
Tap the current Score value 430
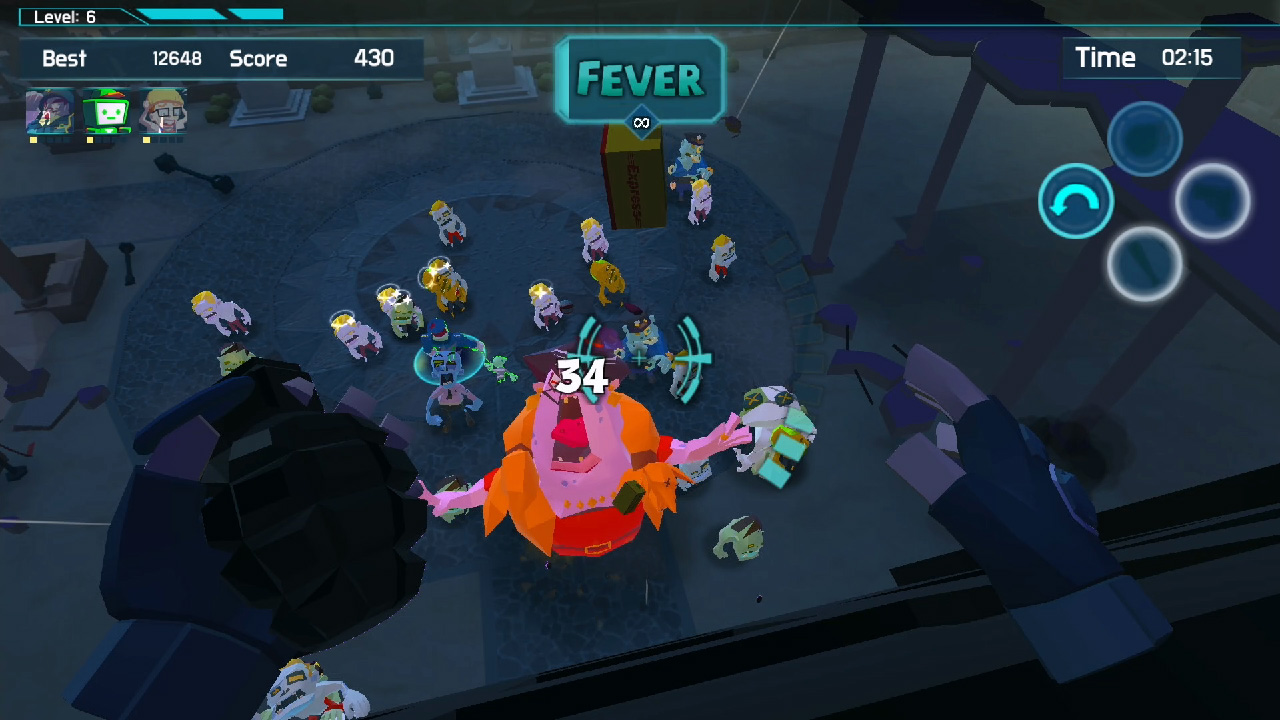tap(374, 59)
